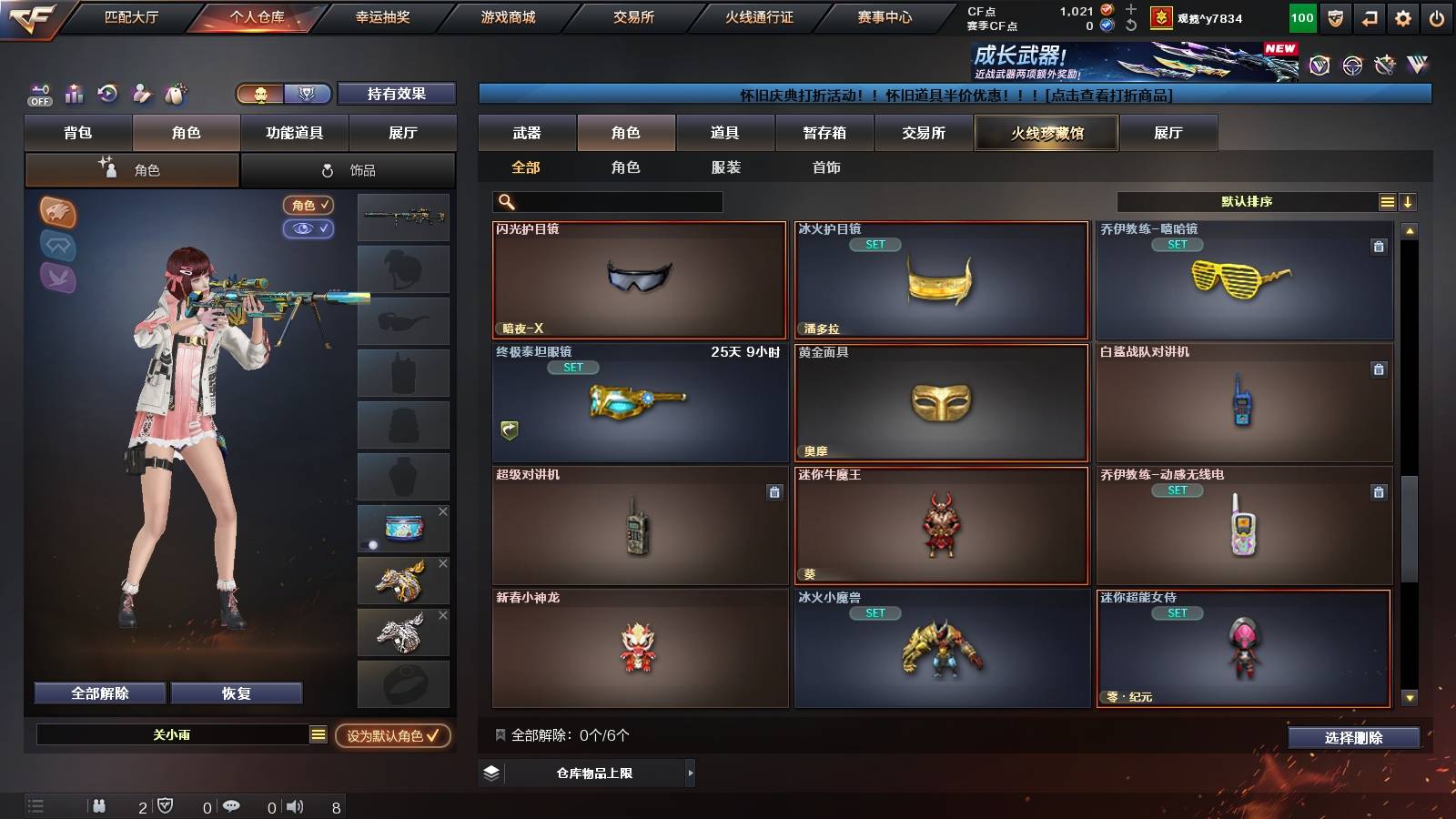Click the replay arrow icon in top-left toolbar
Screen dimensions: 1456x819
[108, 93]
